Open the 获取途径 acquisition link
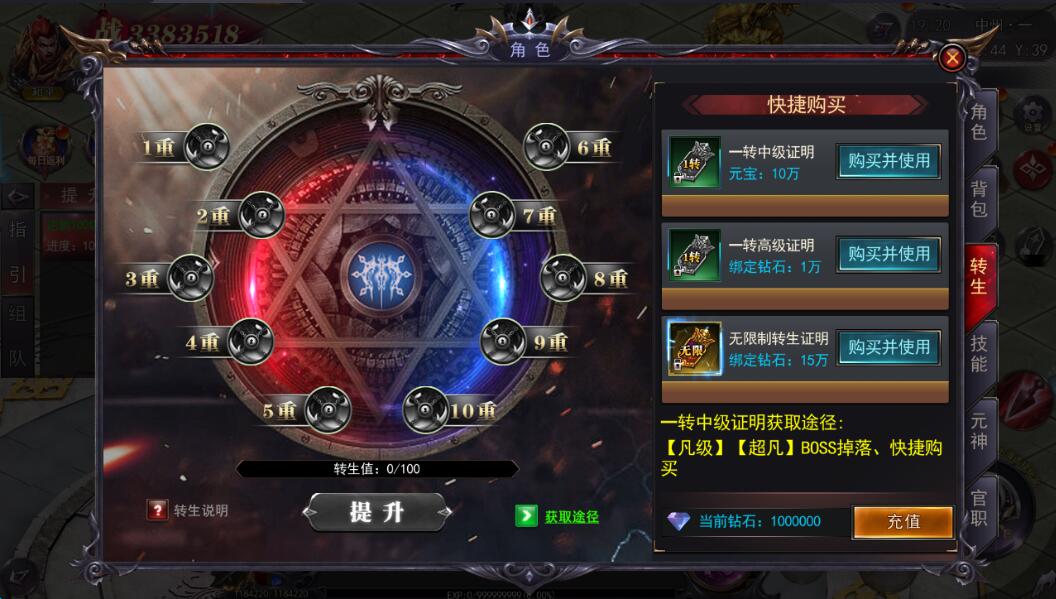 point(558,516)
